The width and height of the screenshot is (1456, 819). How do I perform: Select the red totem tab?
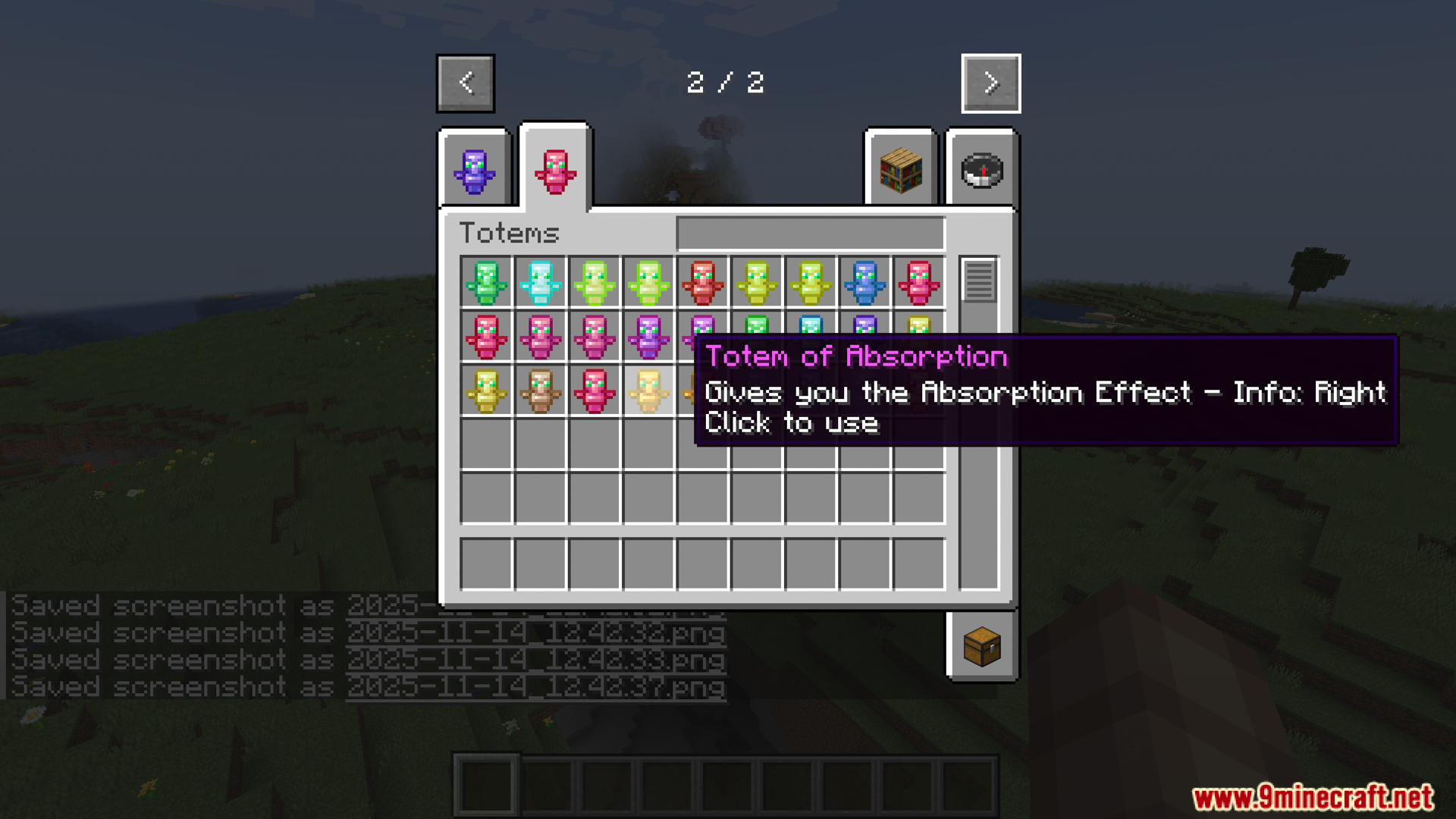[x=555, y=171]
